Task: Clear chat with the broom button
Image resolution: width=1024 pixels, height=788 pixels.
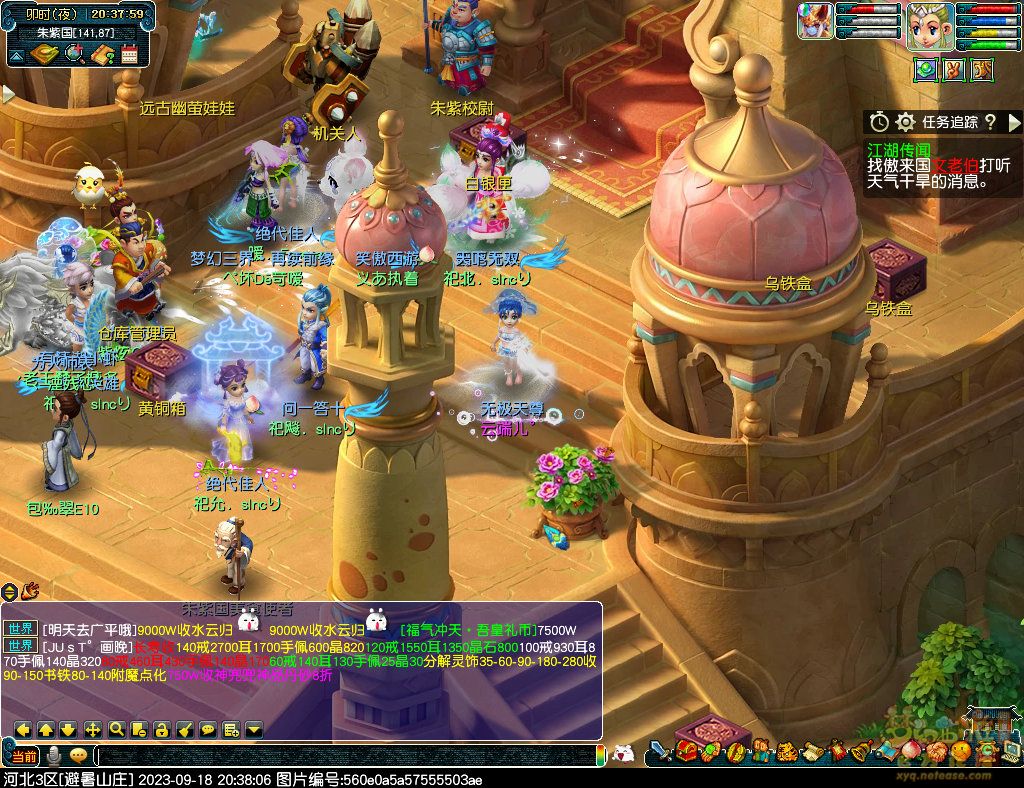Action: point(185,729)
